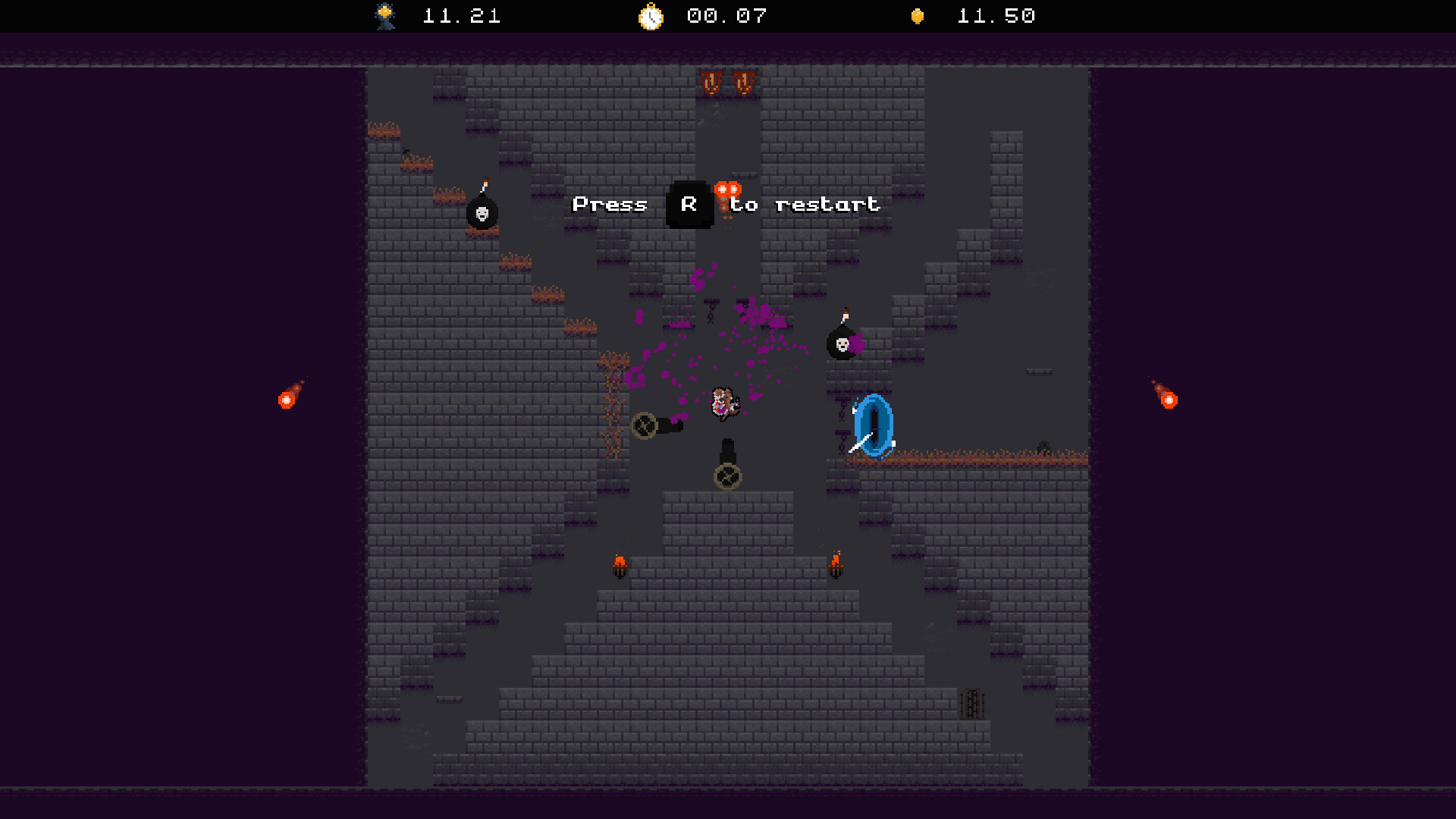Viewport: 1456px width, 819px height.
Task: Click the torch on the lower-left platform
Action: [x=618, y=566]
